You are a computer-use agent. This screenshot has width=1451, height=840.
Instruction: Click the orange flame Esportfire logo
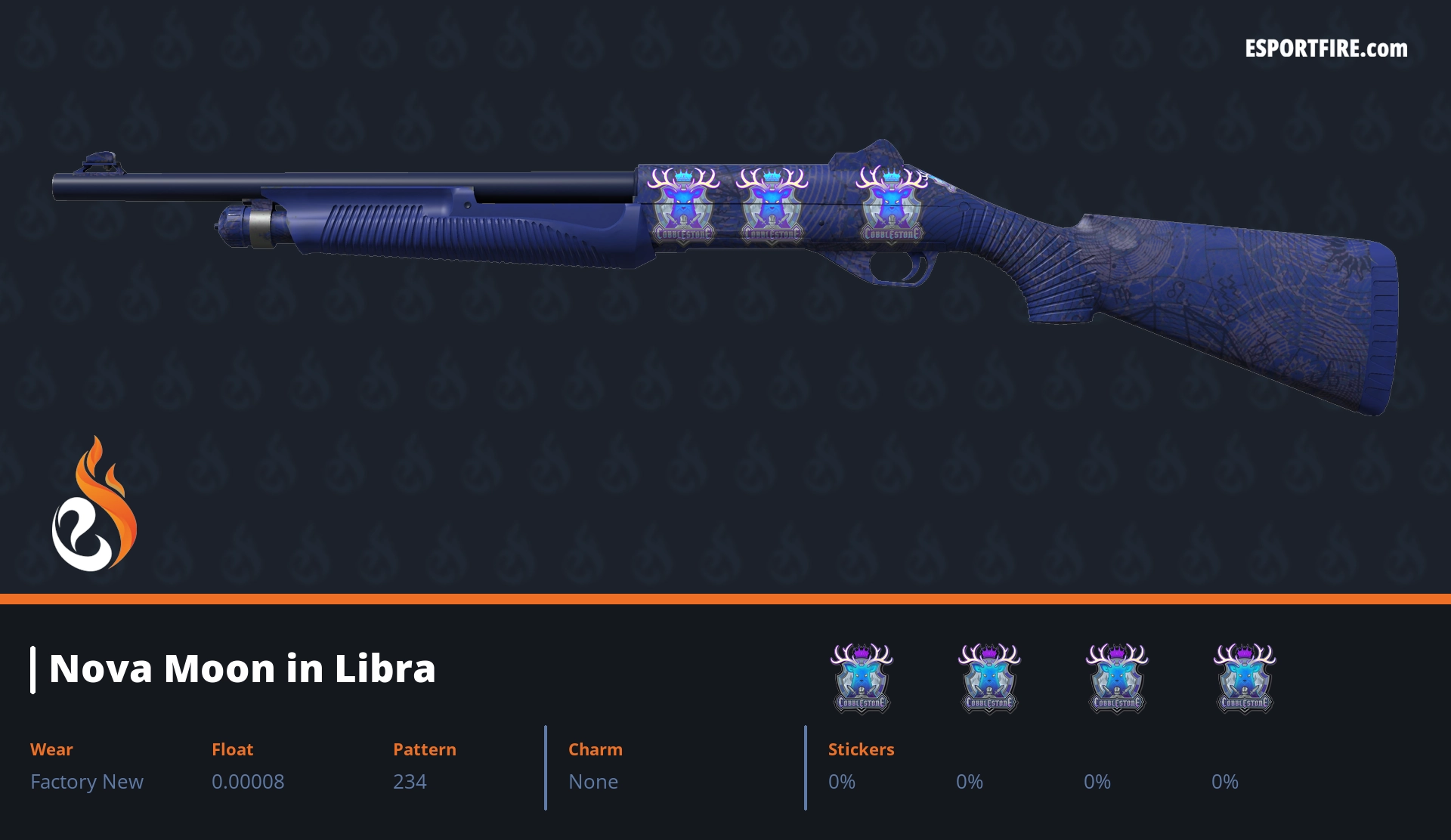coord(94,505)
